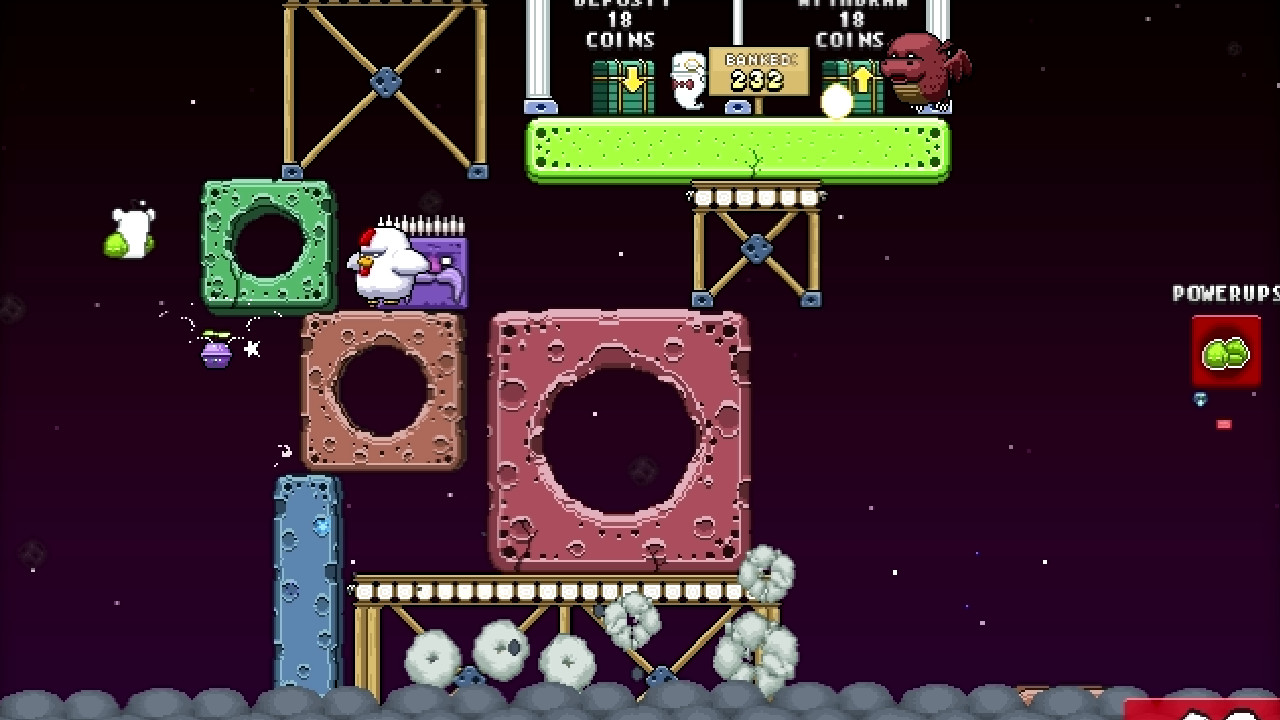Viewport: 1280px width, 720px height.
Task: Select the green blob in the POWERUPS slot
Action: (1227, 353)
